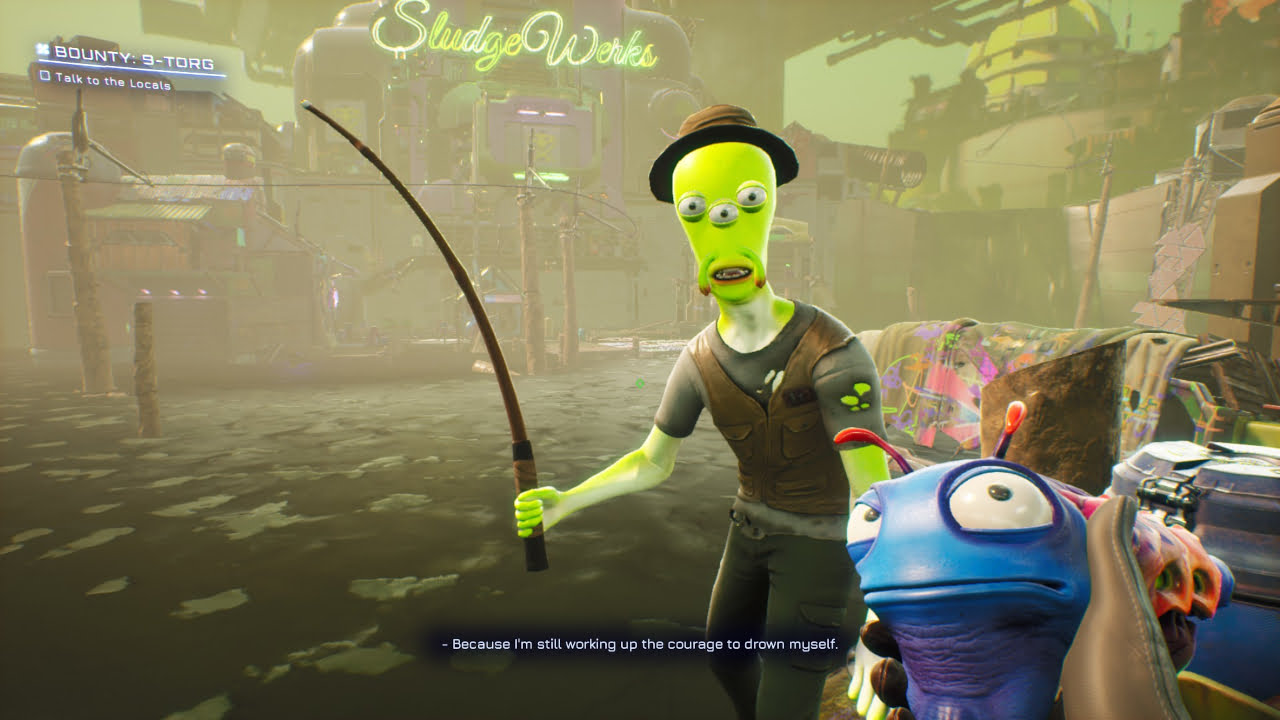Tick the Talk to the Locals objective checkbox
Screen dimensions: 1280x720
pyautogui.click(x=45, y=76)
